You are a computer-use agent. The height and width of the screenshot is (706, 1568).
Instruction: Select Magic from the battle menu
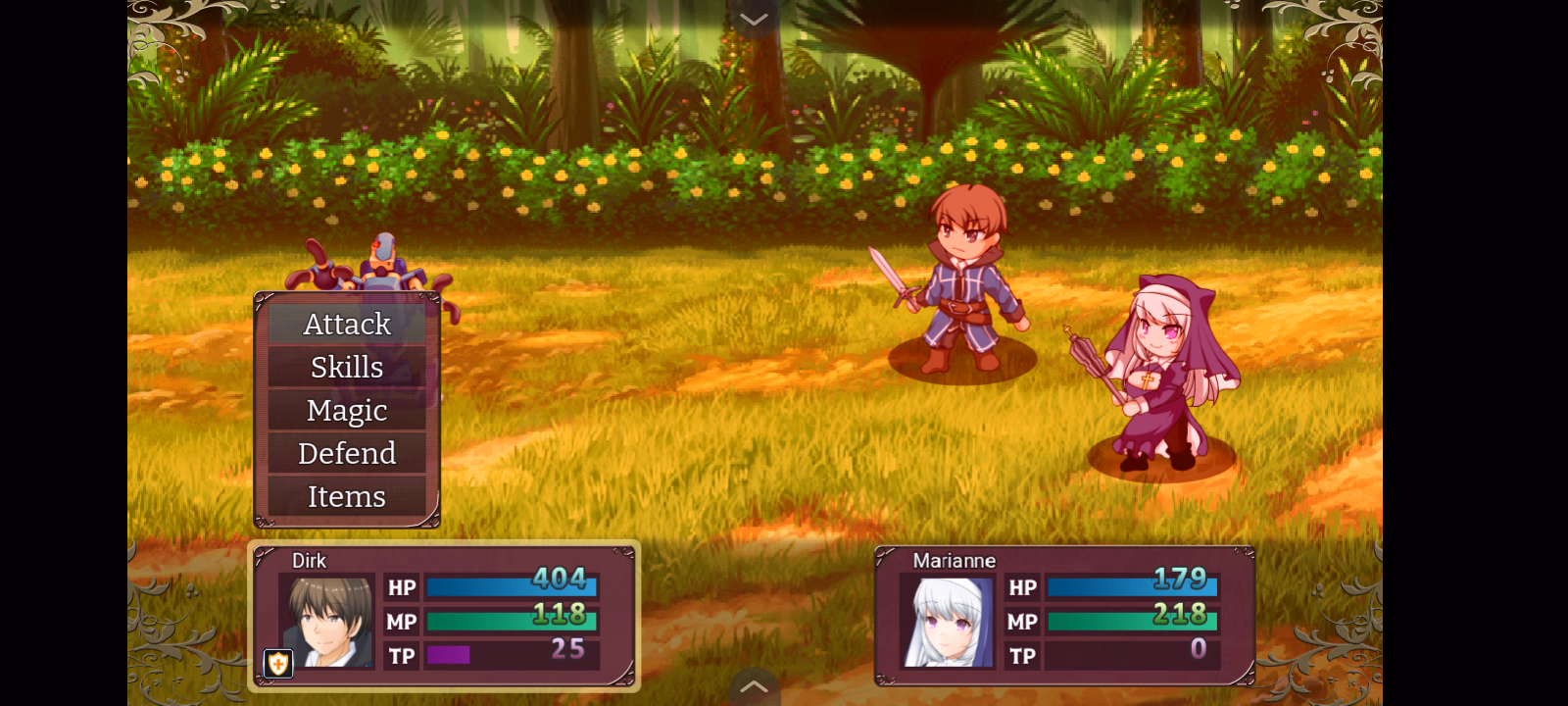click(347, 410)
